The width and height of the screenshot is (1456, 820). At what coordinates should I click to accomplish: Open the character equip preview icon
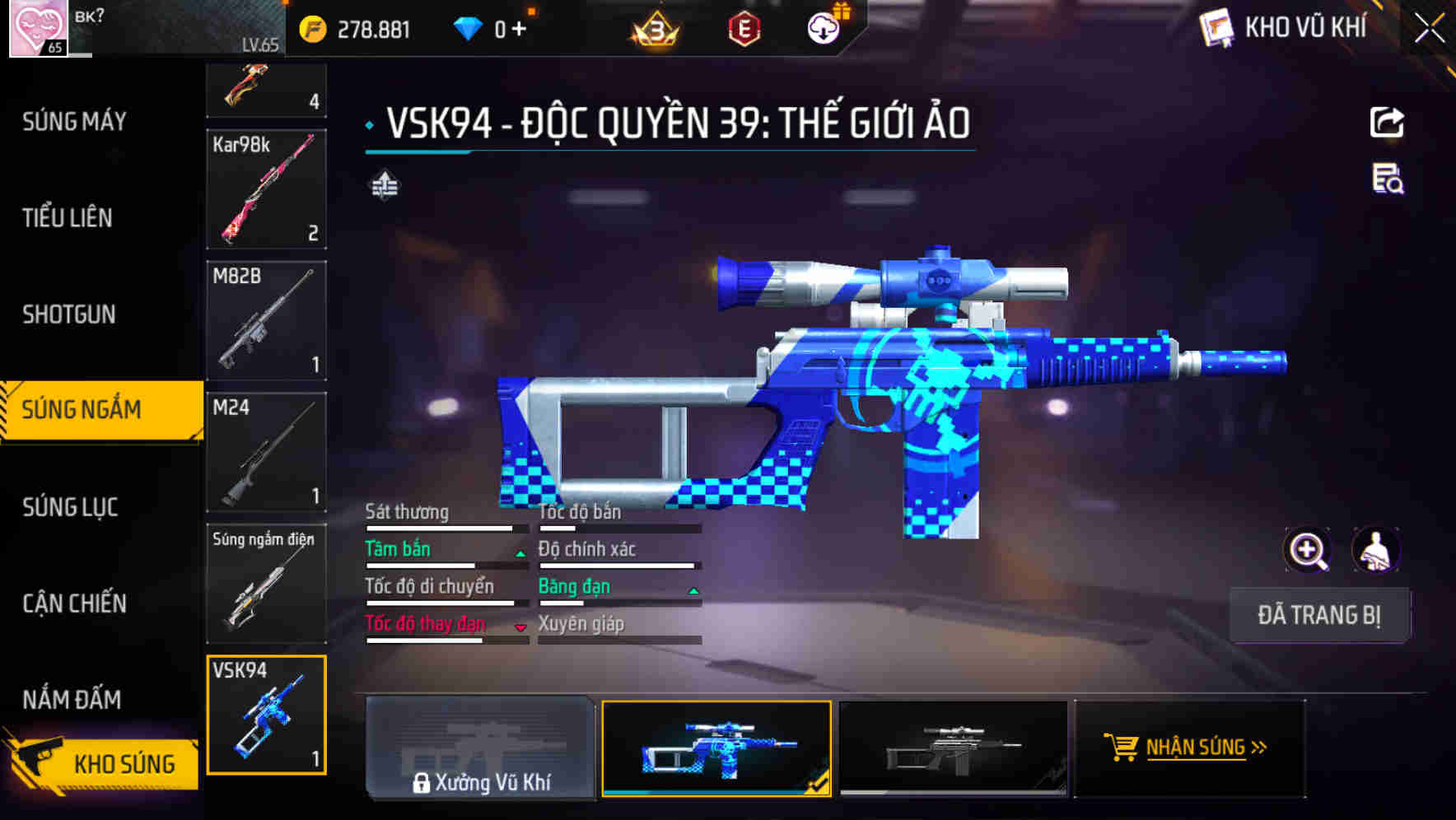pyautogui.click(x=1377, y=550)
